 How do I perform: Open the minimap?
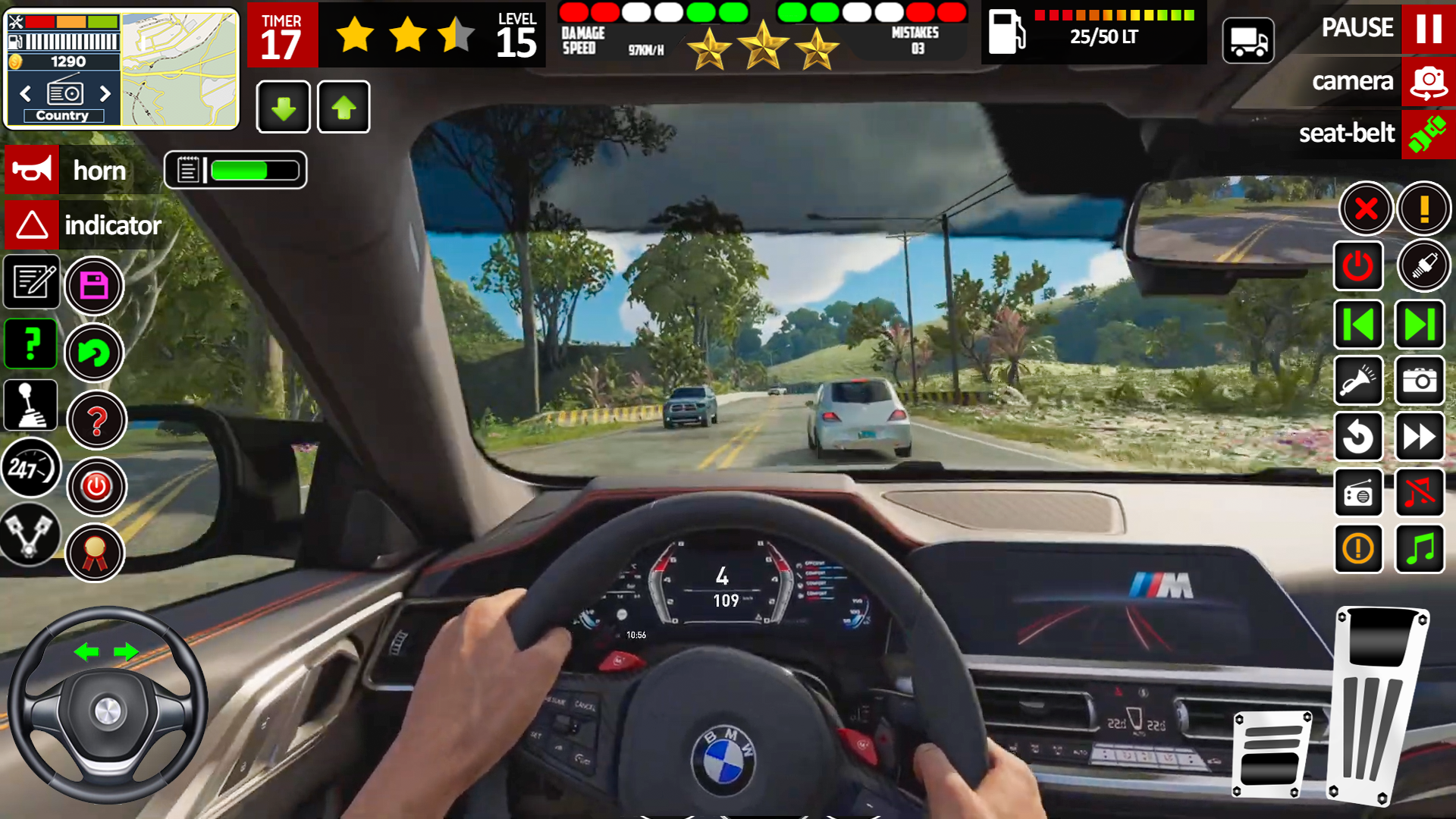click(179, 70)
